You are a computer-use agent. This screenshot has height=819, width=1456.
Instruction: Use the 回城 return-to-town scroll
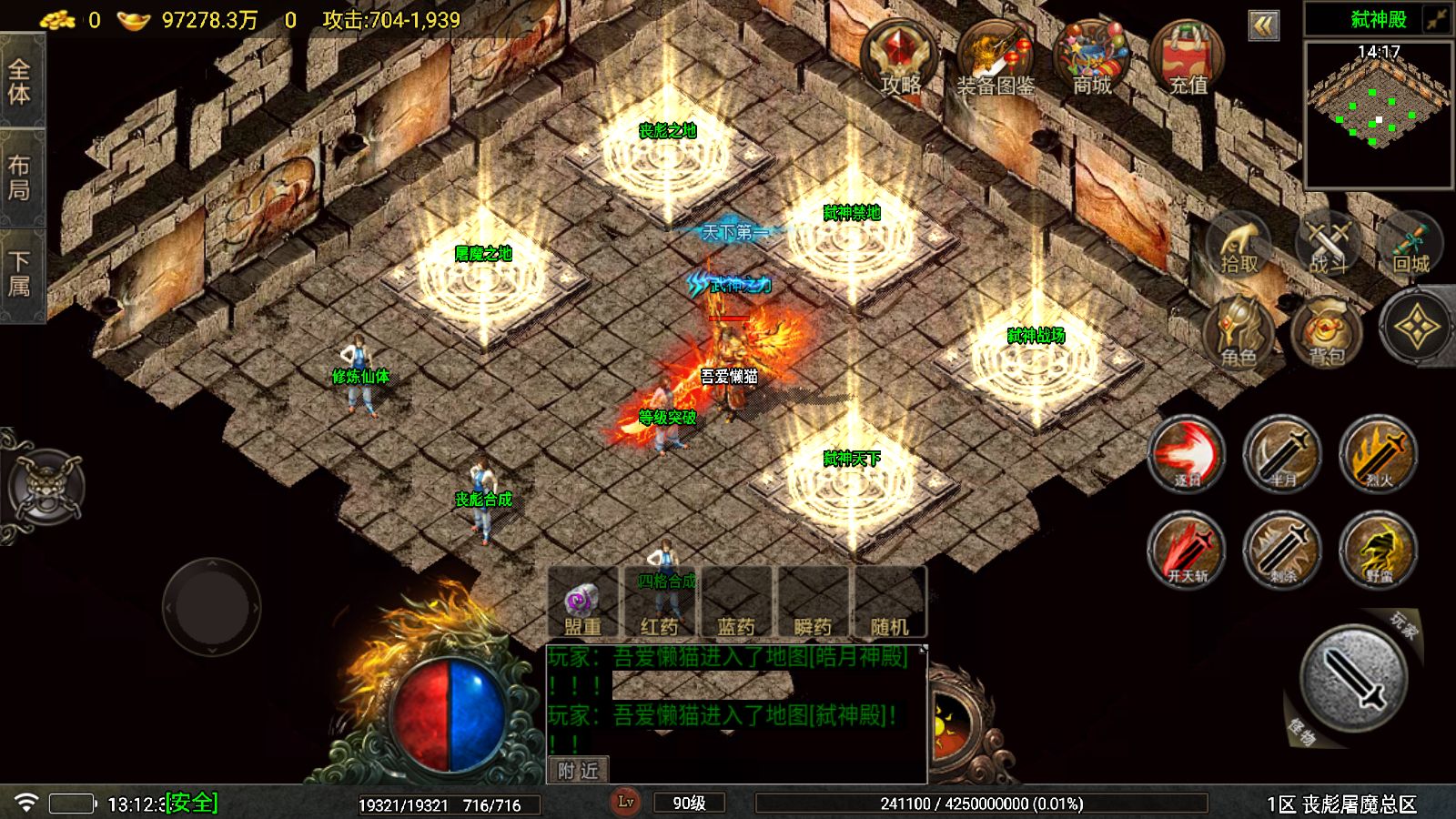1410,244
